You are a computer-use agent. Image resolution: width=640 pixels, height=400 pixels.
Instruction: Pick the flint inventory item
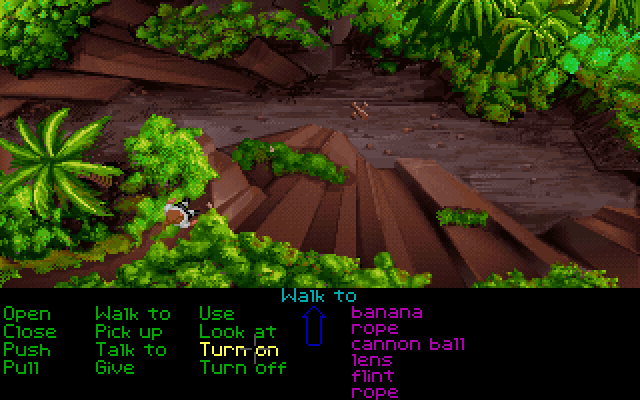(372, 377)
